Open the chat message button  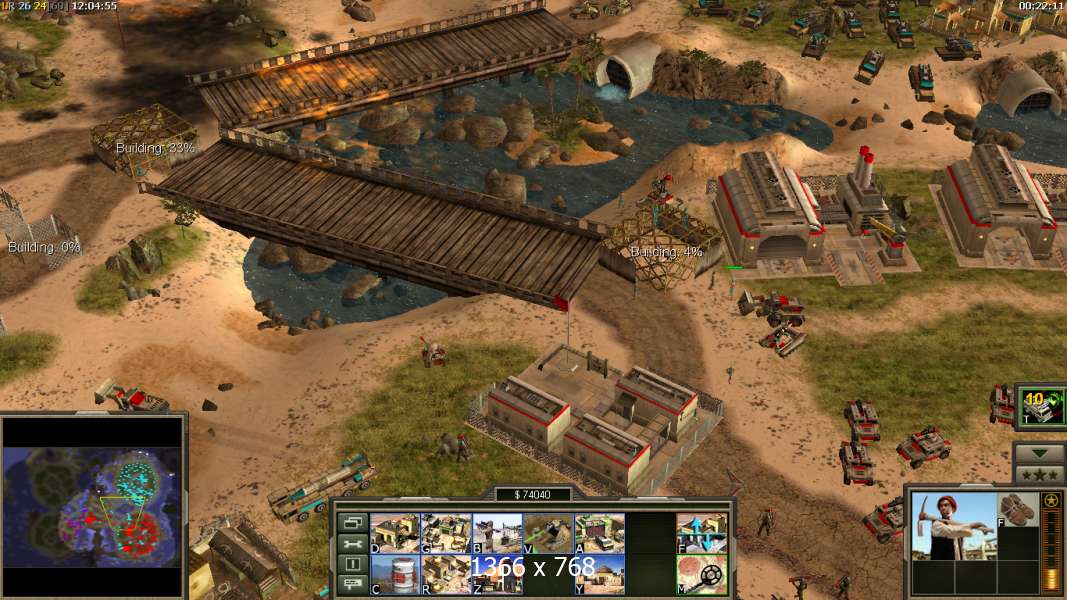pos(352,584)
